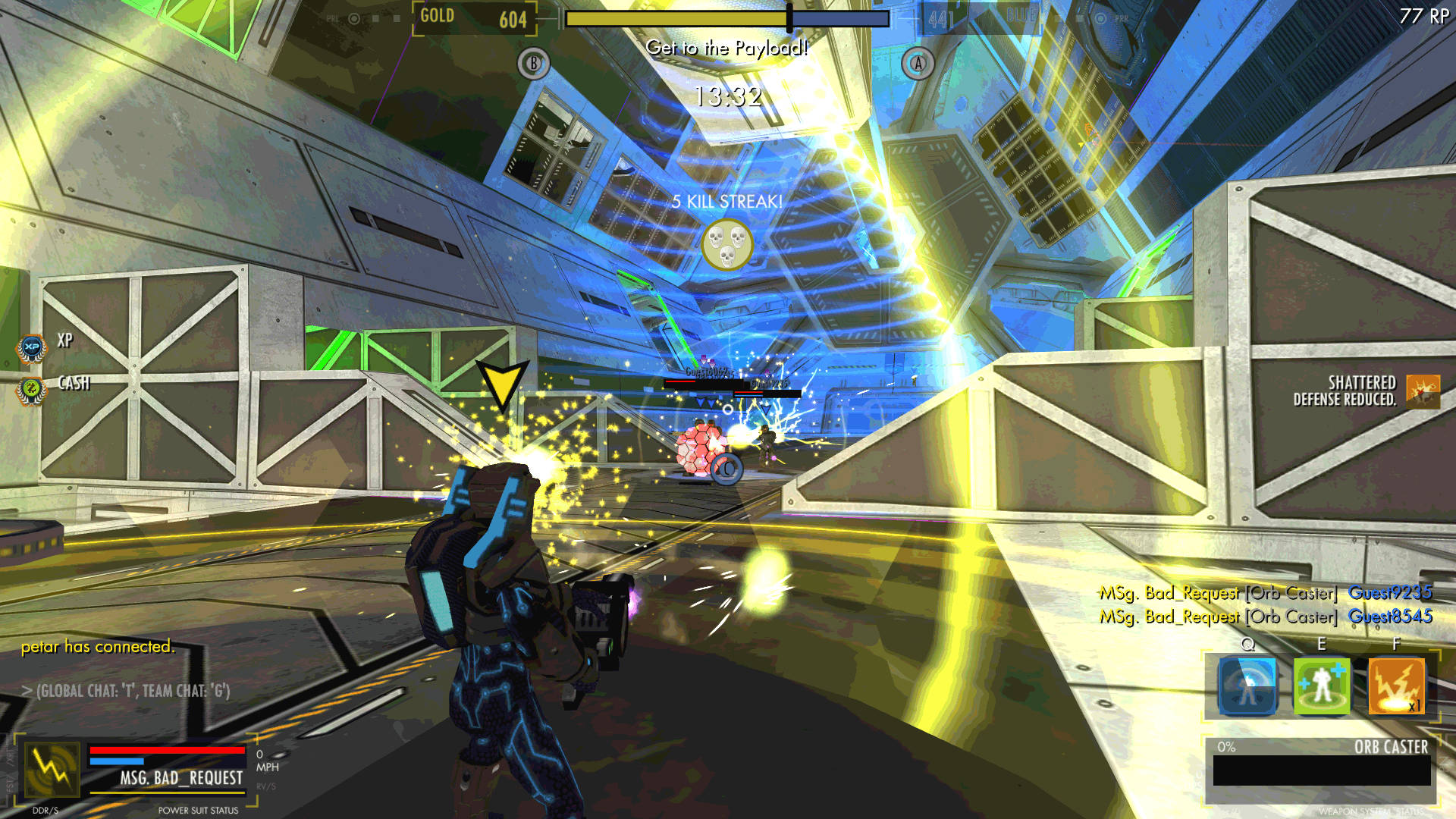Viewport: 1456px width, 819px height.
Task: Trigger the orange F lightning strike ability
Action: [x=1395, y=686]
